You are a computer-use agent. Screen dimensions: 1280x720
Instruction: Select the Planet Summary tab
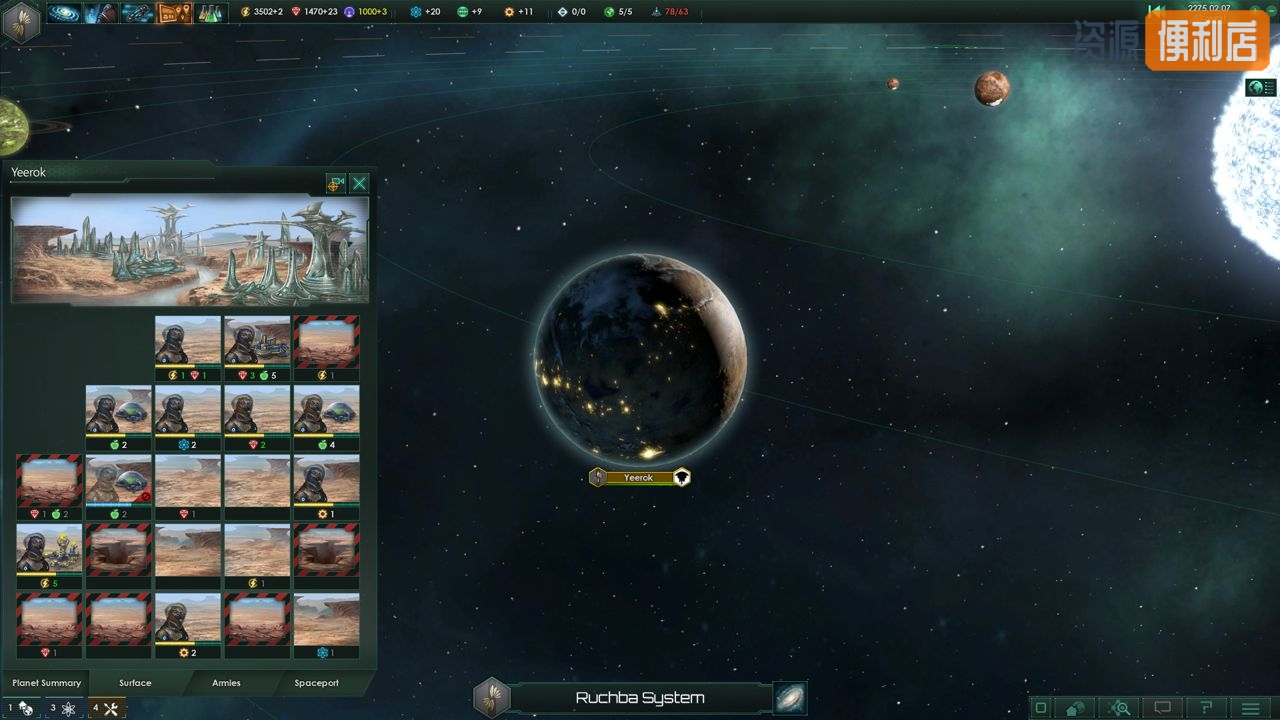point(46,683)
